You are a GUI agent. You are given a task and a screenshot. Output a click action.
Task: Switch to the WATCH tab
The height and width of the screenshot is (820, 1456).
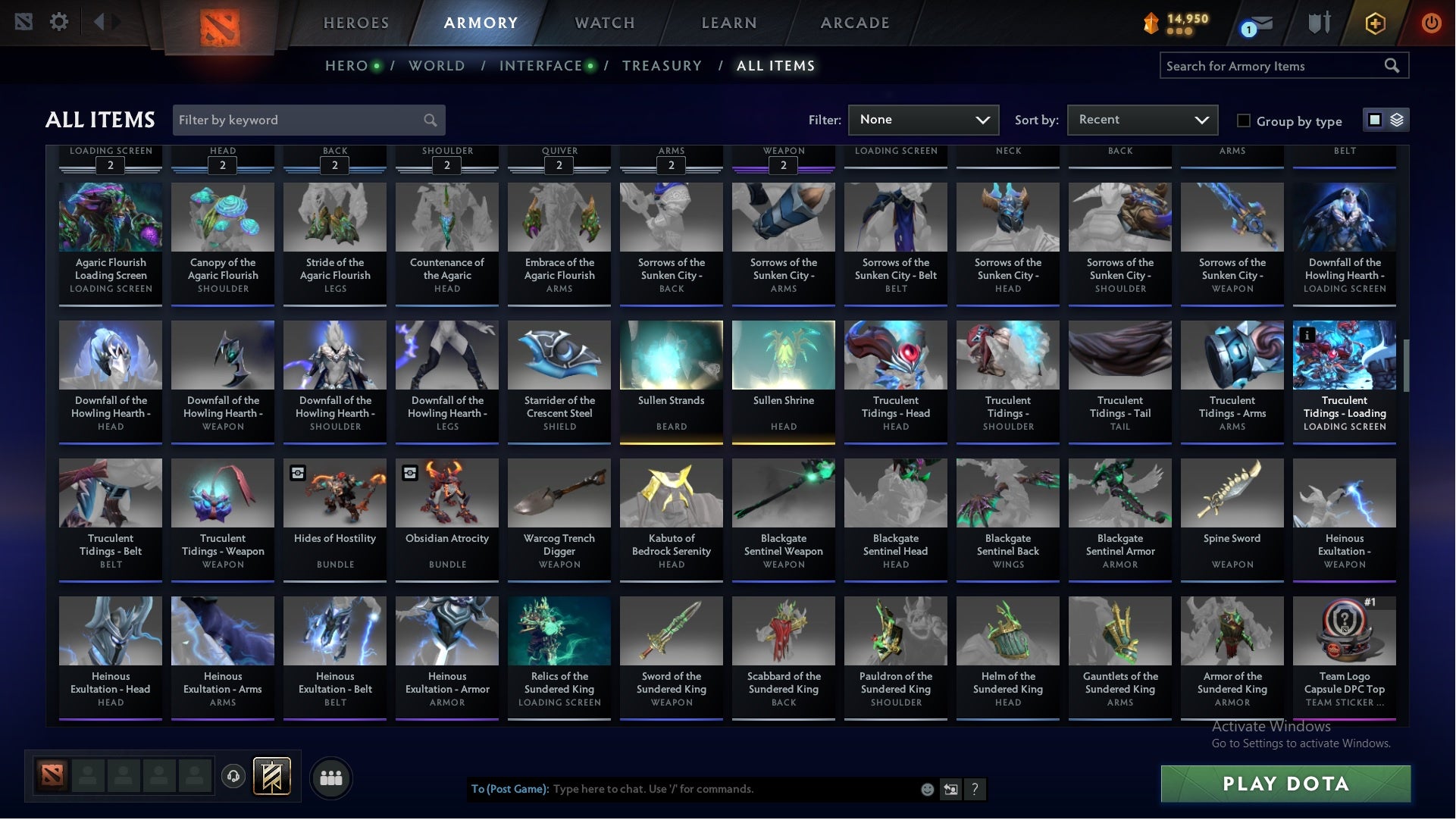point(604,23)
